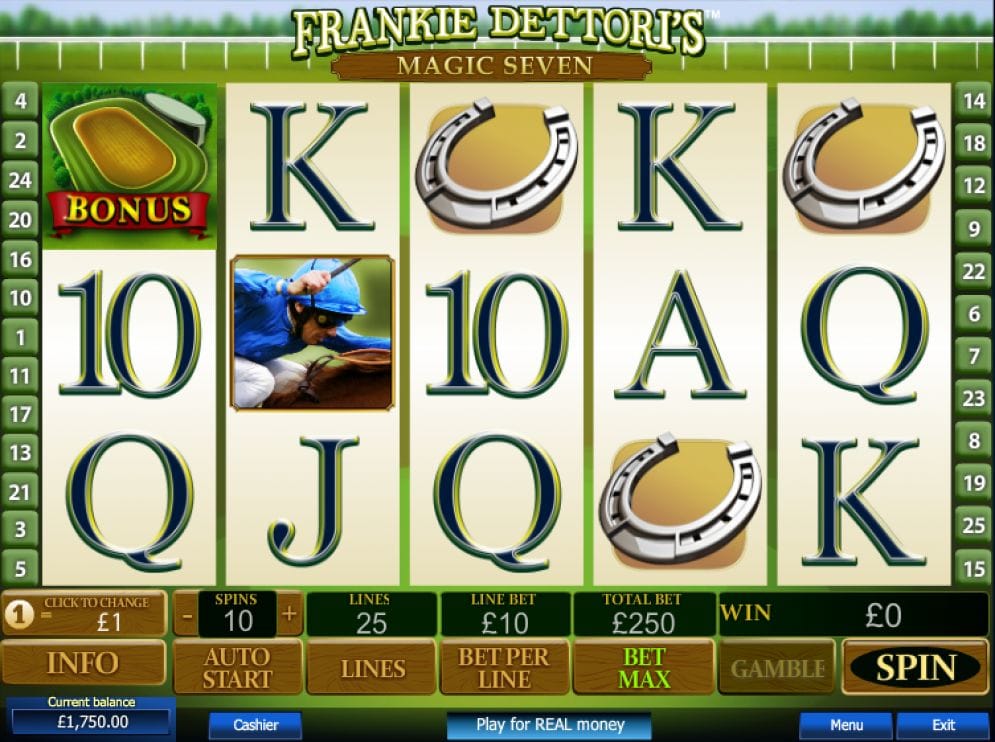
Task: Exit the game
Action: (x=943, y=725)
